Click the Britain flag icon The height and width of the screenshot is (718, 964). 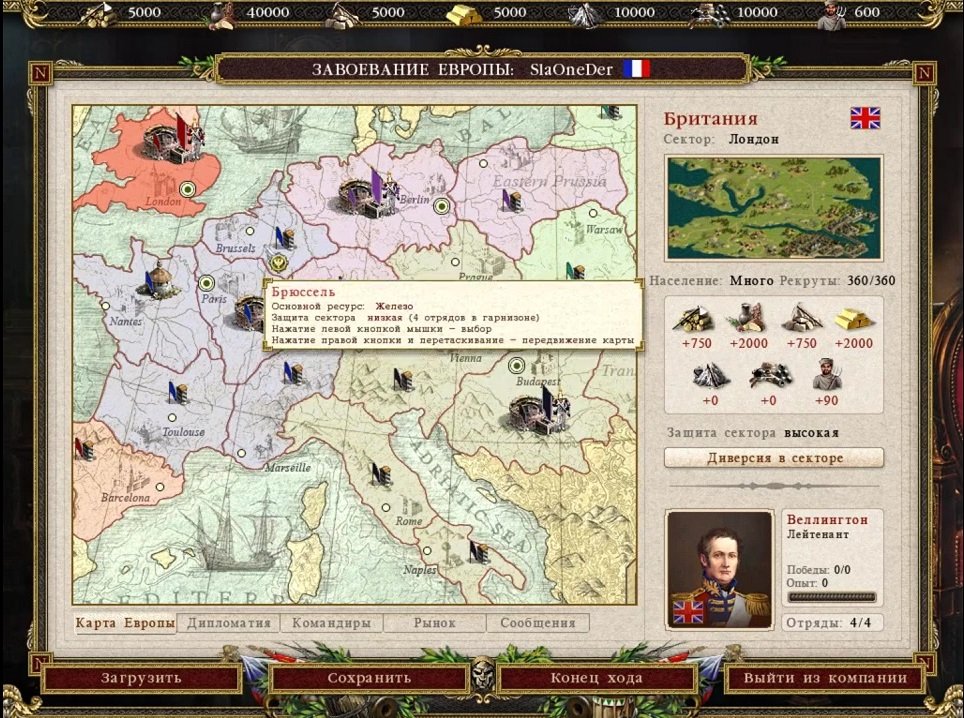865,118
